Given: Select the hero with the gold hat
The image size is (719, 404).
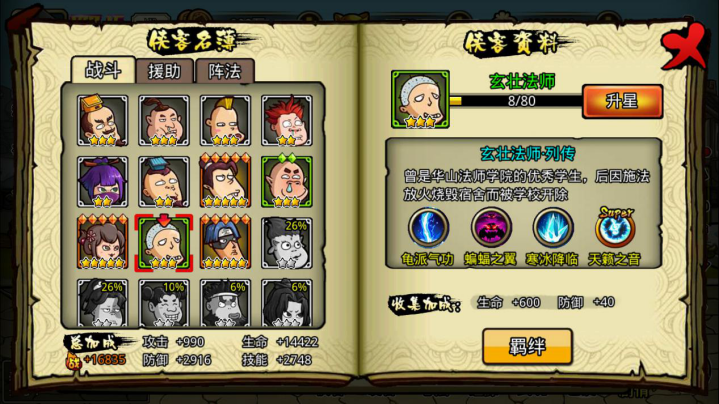Looking at the screenshot, I should coord(102,120).
